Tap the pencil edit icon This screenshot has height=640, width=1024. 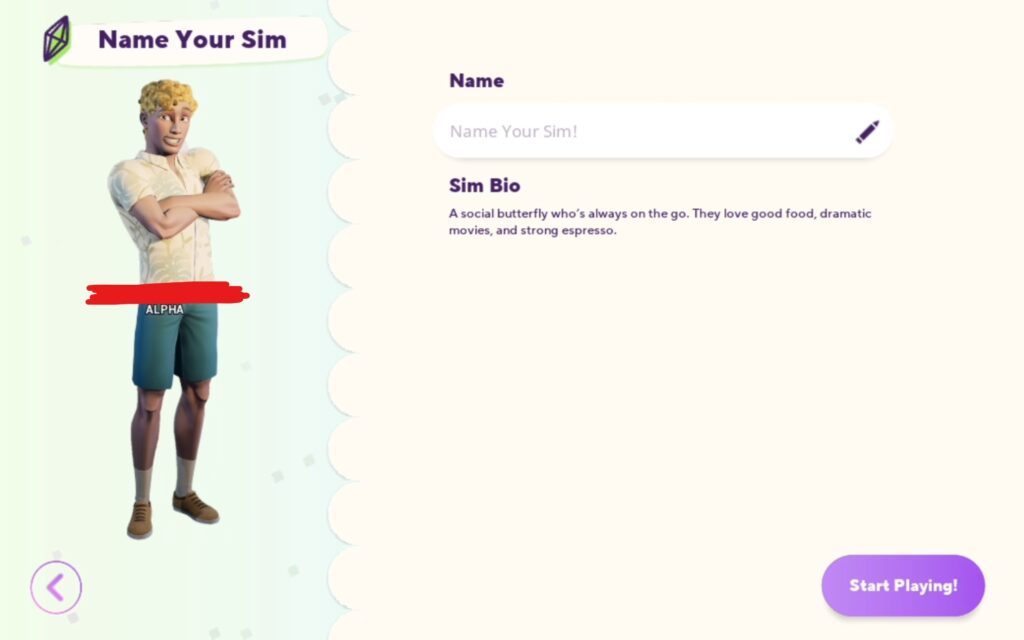point(867,131)
